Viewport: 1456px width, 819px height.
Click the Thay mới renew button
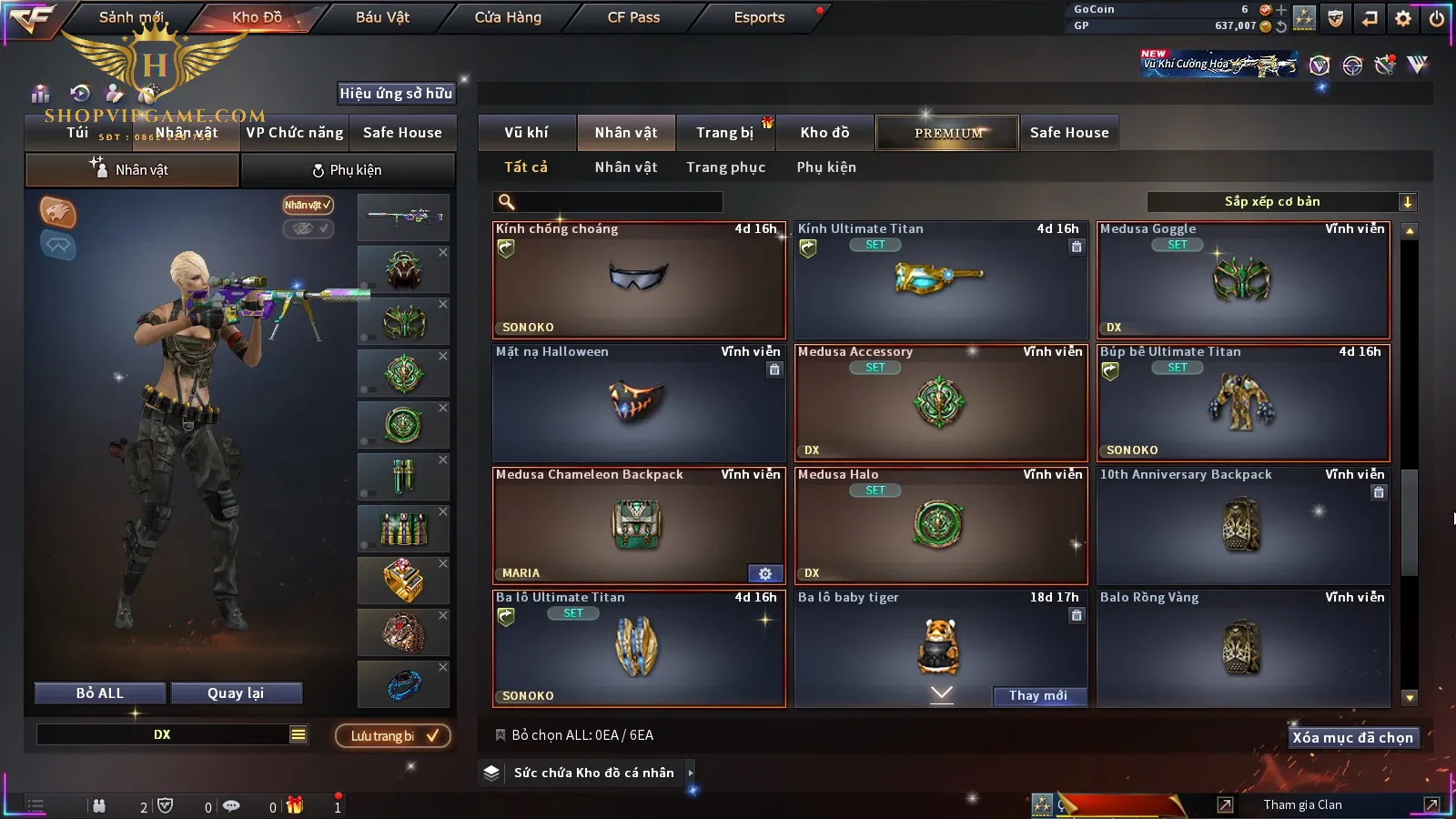click(x=1038, y=696)
